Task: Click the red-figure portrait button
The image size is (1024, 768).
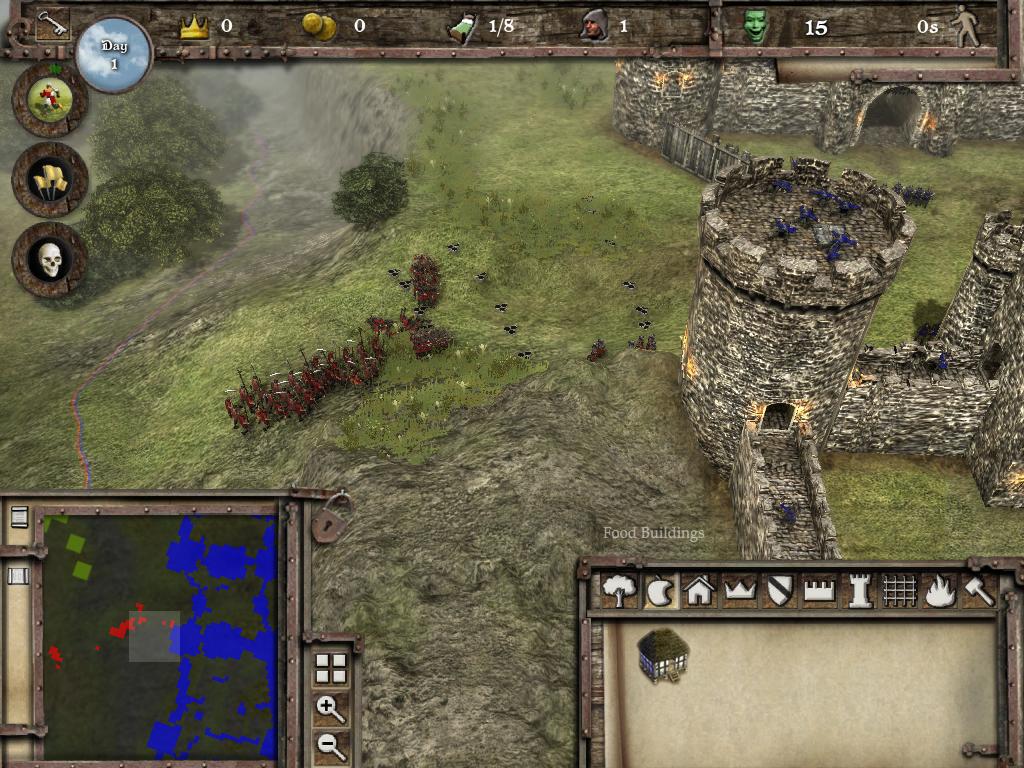Action: coord(49,98)
